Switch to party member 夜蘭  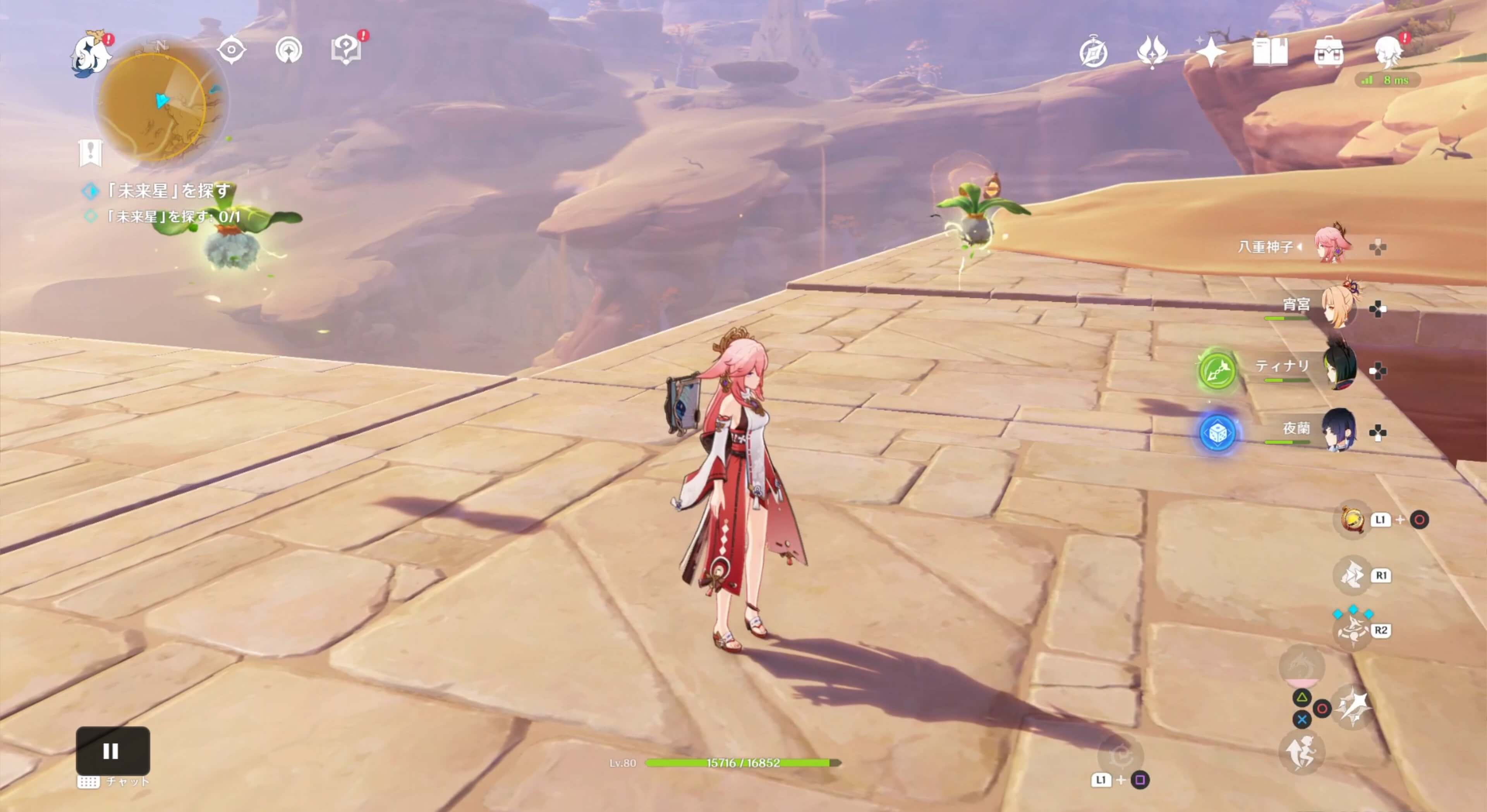point(1338,430)
